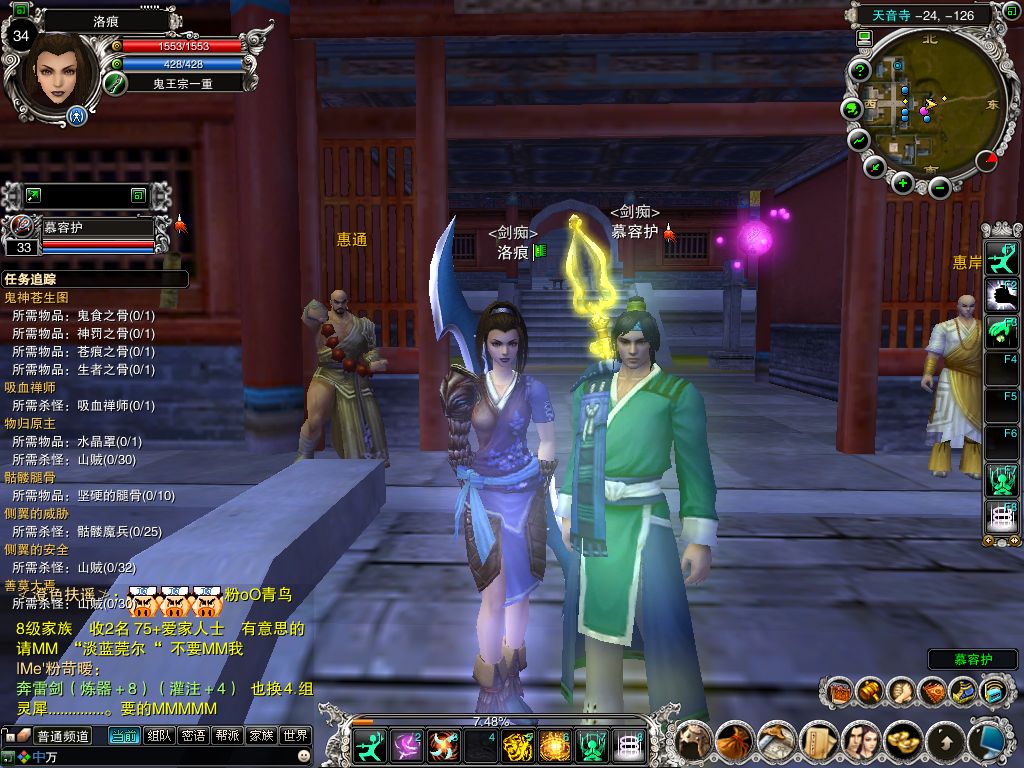The image size is (1024, 768).
Task: Switch to the 密语 chat tab
Action: pos(193,736)
